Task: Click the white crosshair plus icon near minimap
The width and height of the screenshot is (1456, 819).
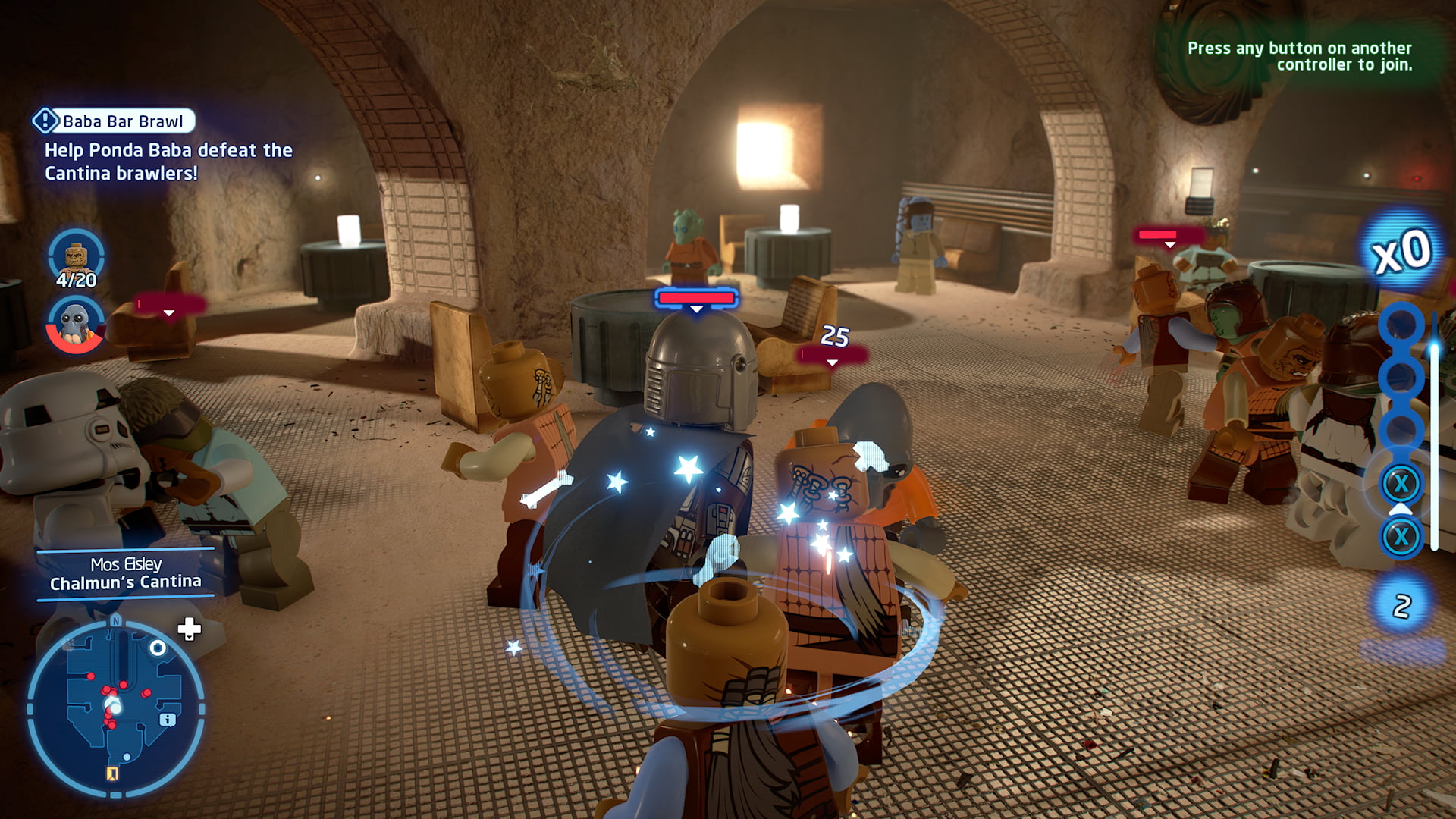Action: (x=190, y=629)
